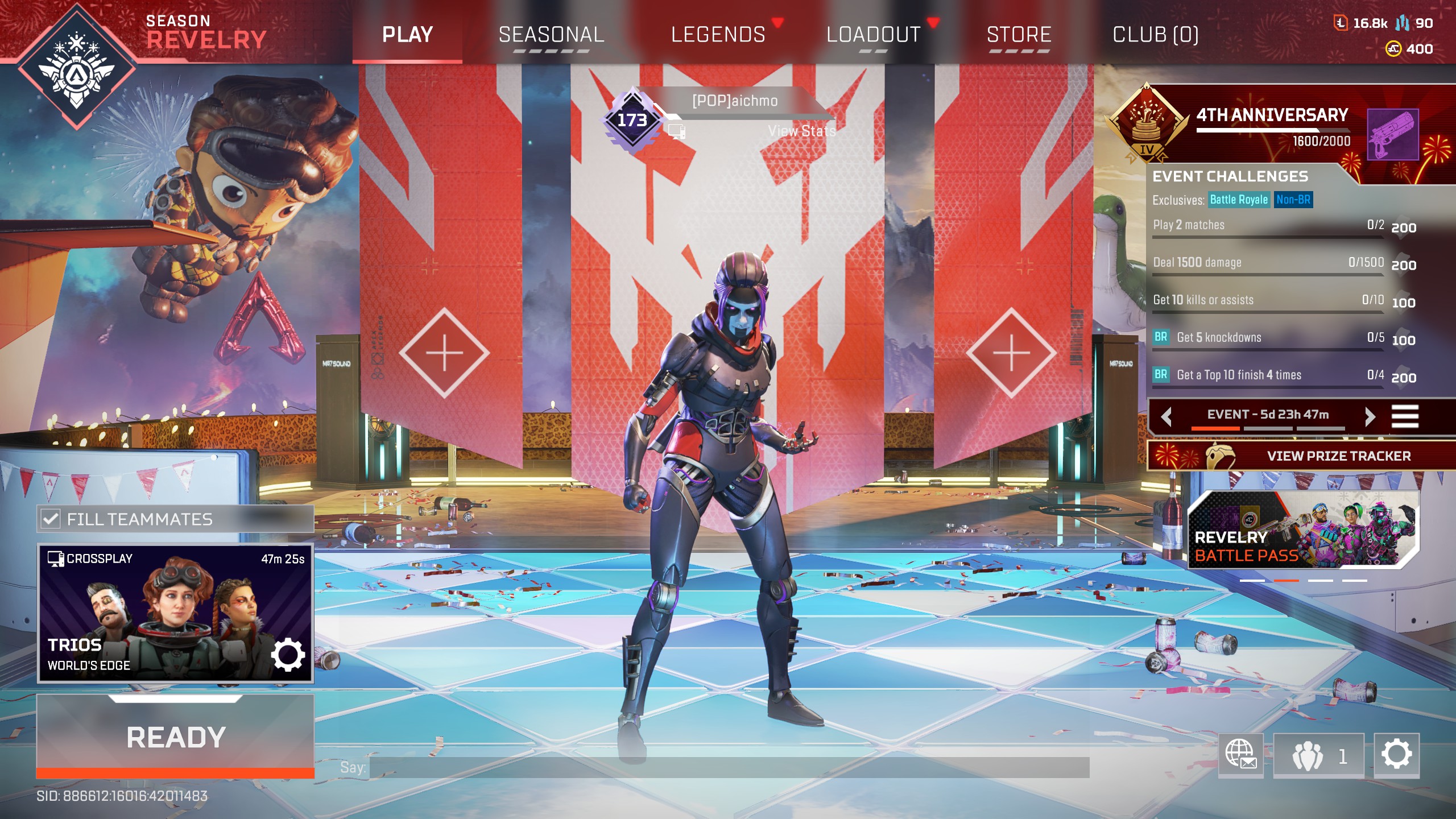Select the Club tab
Image resolution: width=1456 pixels, height=819 pixels.
coord(1155,35)
